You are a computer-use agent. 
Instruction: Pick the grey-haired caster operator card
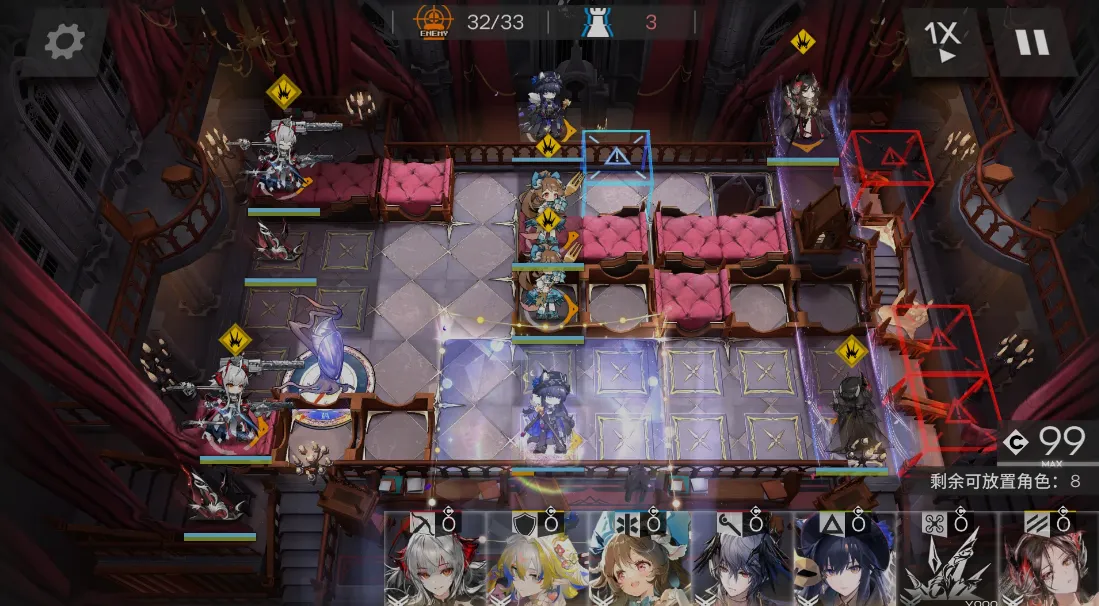tap(741, 562)
